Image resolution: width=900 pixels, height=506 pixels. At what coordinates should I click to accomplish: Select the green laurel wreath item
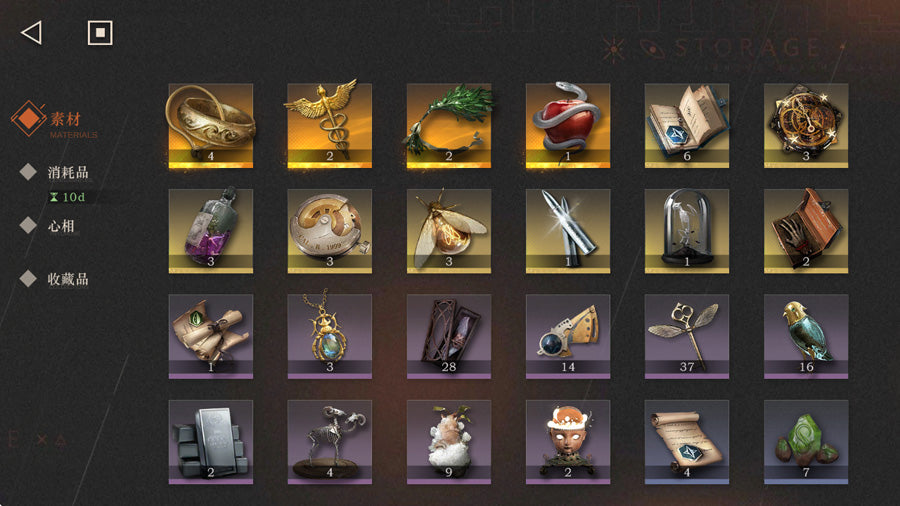tap(449, 124)
